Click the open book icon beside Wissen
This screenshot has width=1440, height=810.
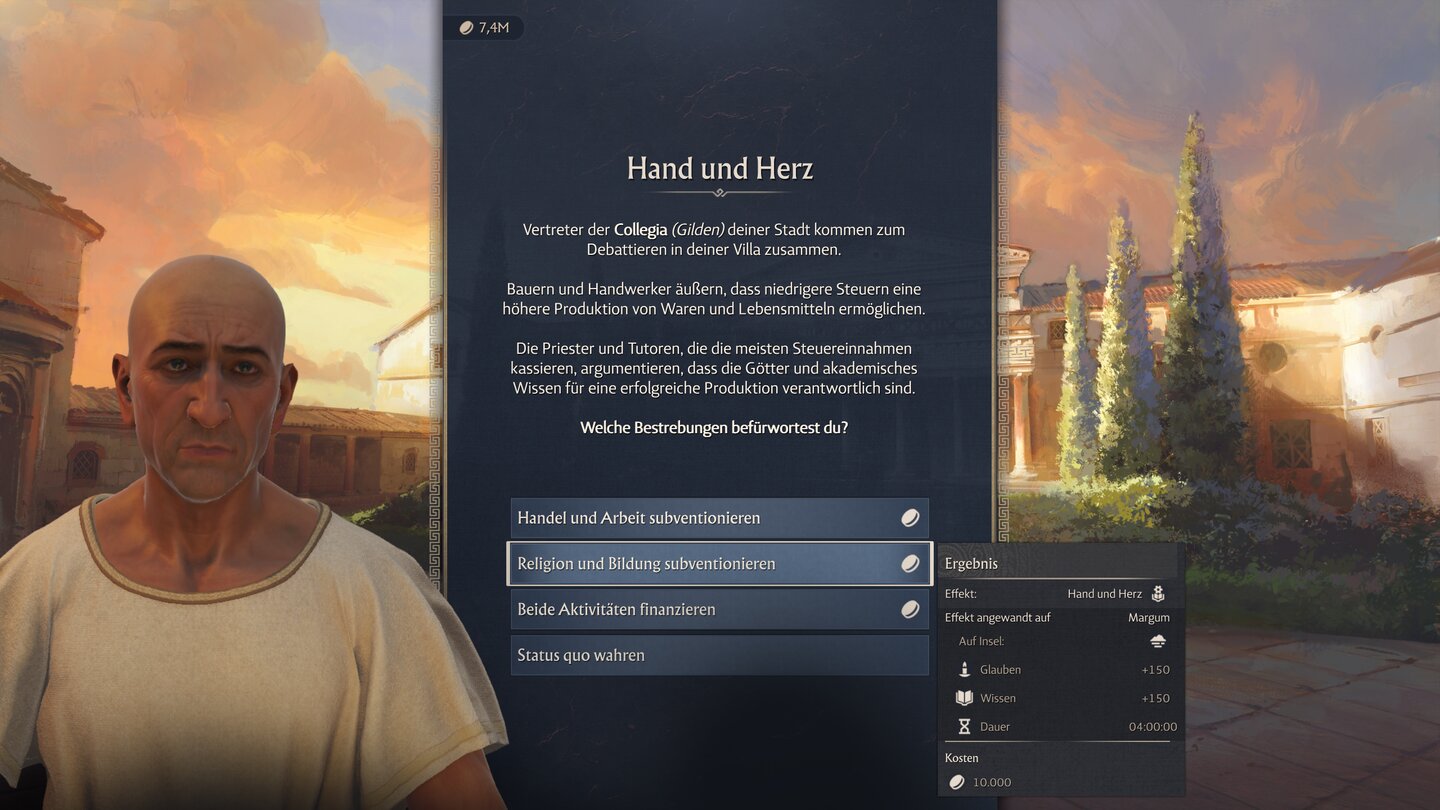[x=963, y=698]
